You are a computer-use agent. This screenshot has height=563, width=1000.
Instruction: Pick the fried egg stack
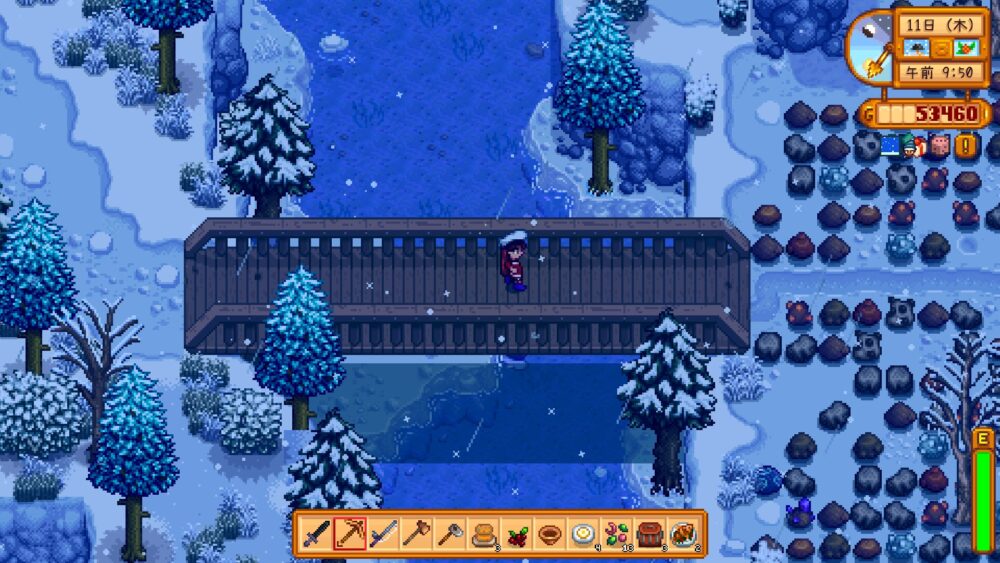point(583,534)
